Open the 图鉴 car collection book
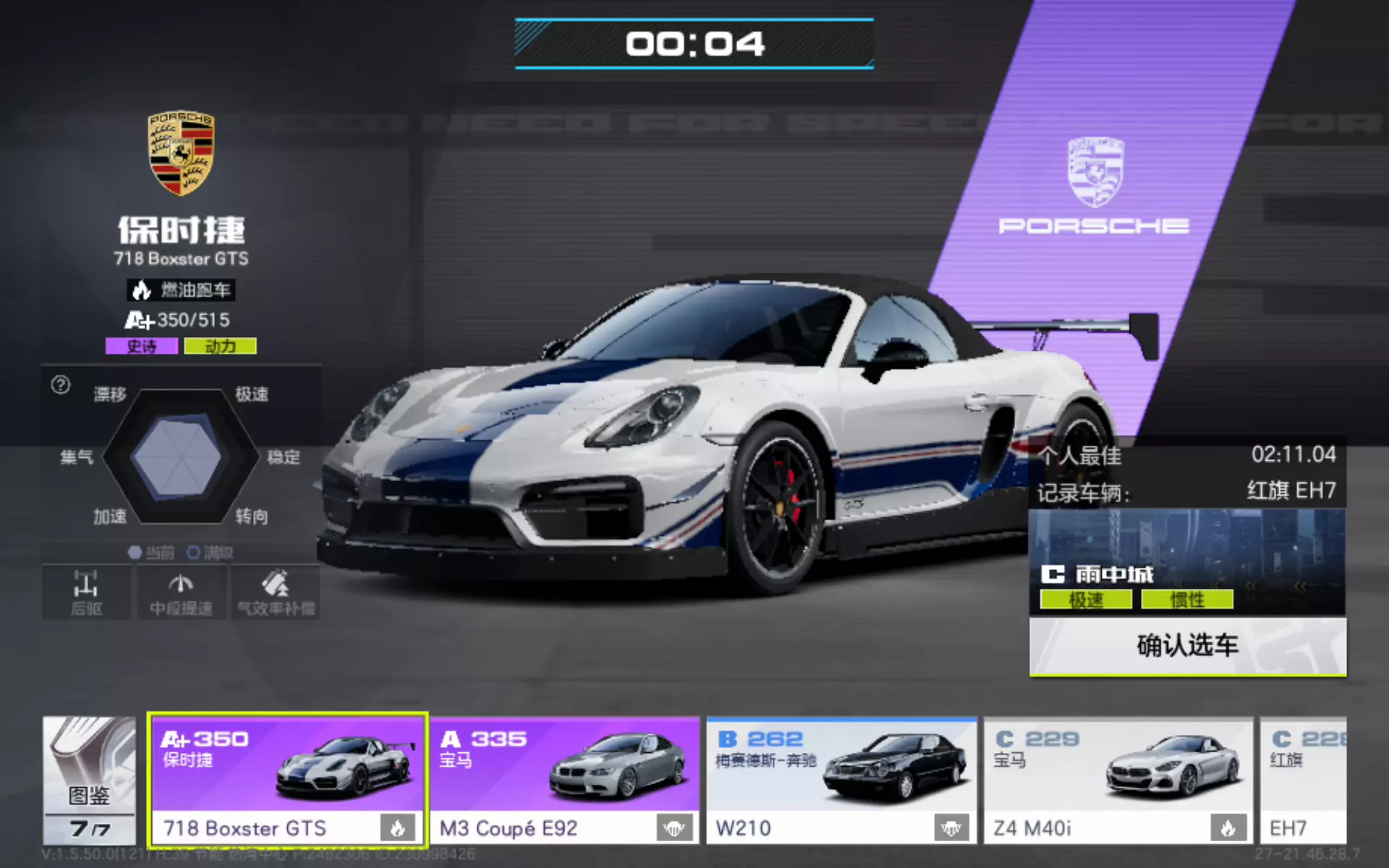Screen dimensions: 1389x868 pos(89,780)
